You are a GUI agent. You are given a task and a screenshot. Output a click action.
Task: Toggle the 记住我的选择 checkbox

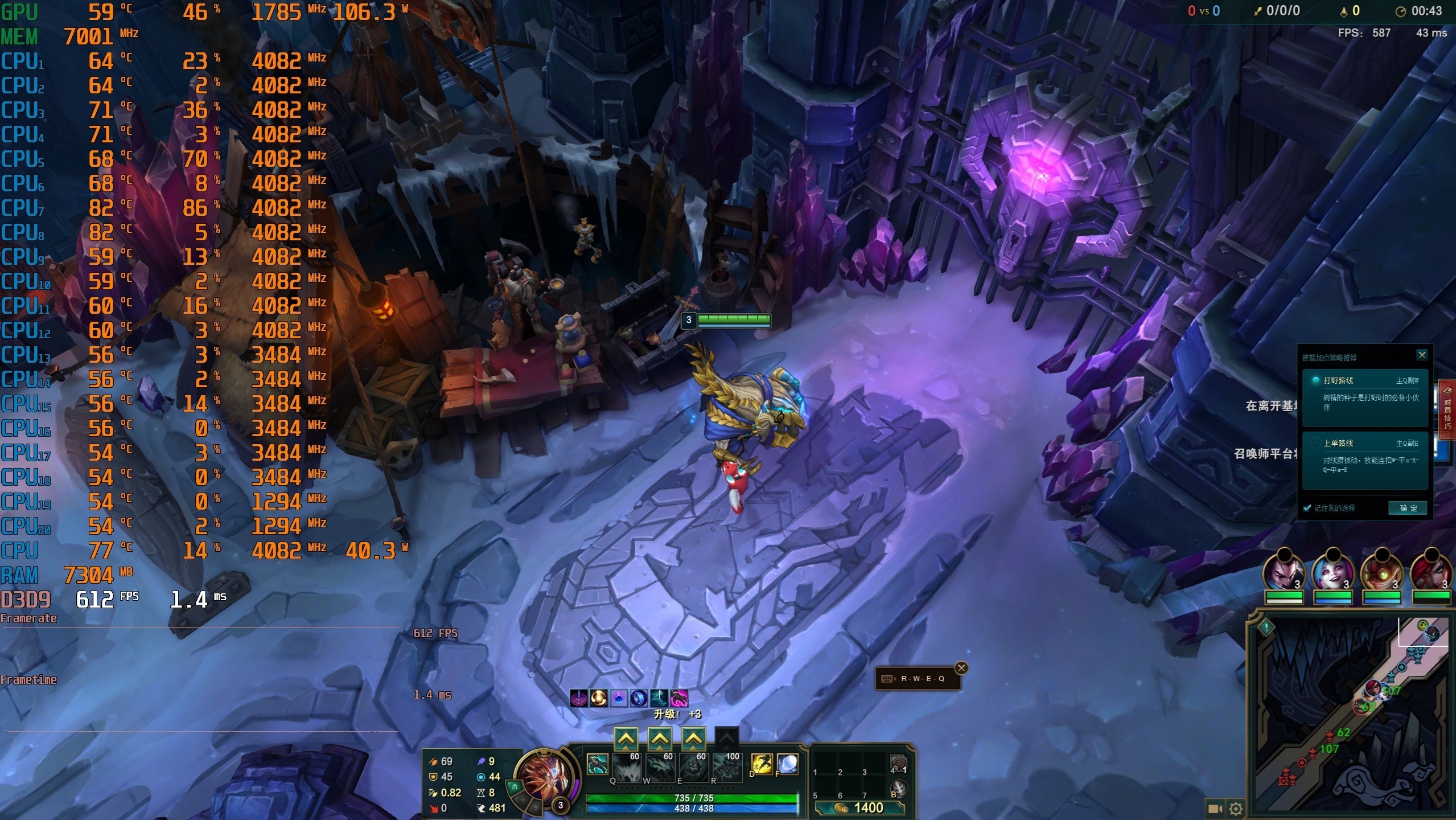[x=1307, y=508]
